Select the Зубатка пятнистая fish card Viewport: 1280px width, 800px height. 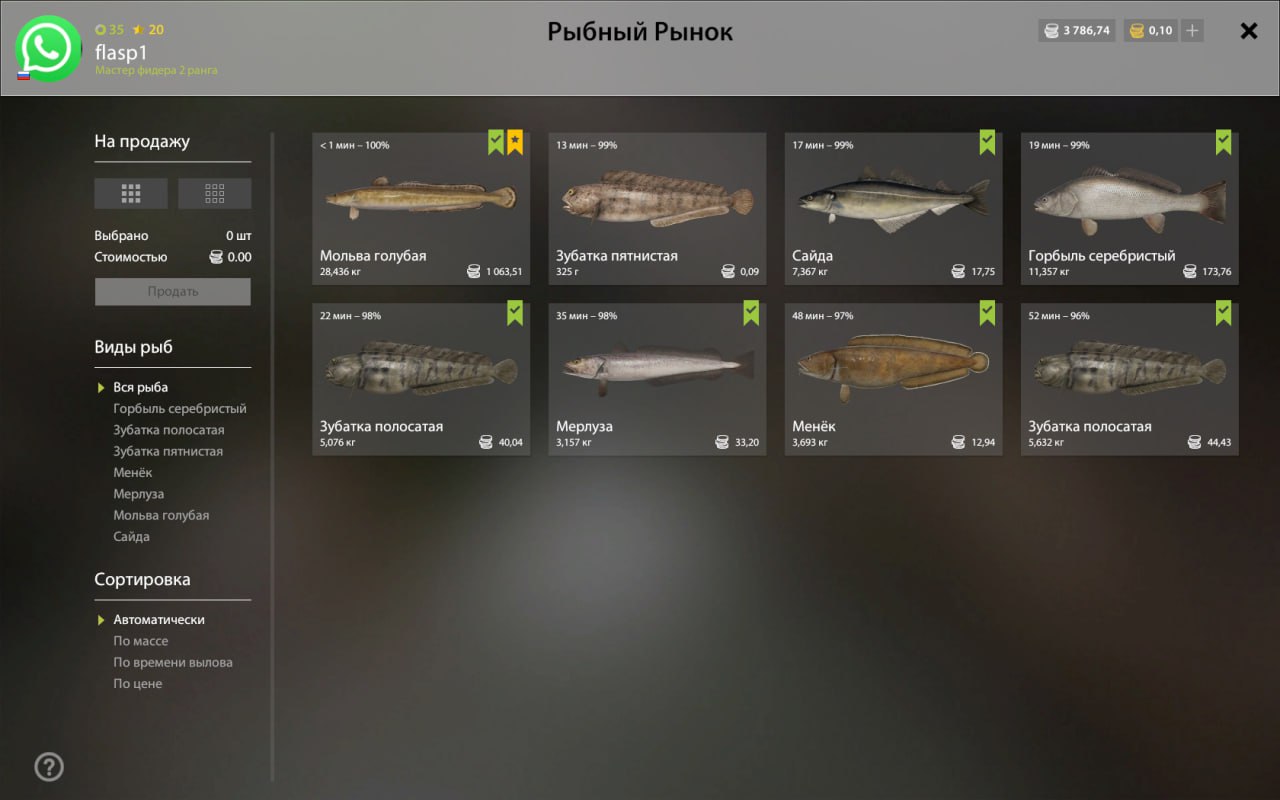tap(657, 209)
